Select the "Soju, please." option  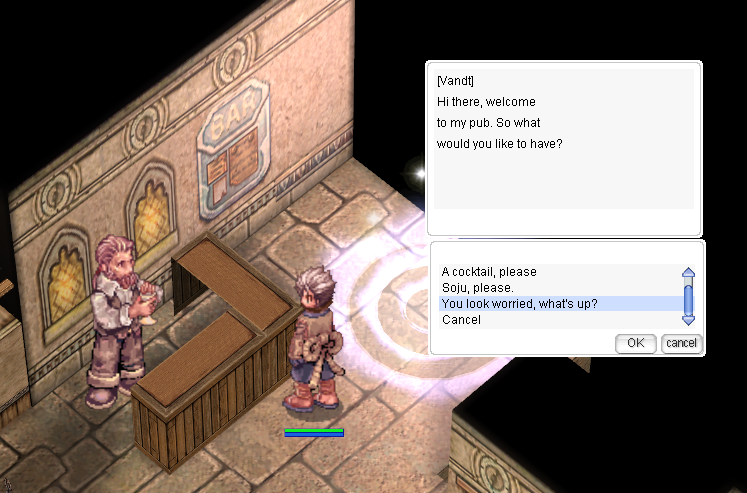477,288
